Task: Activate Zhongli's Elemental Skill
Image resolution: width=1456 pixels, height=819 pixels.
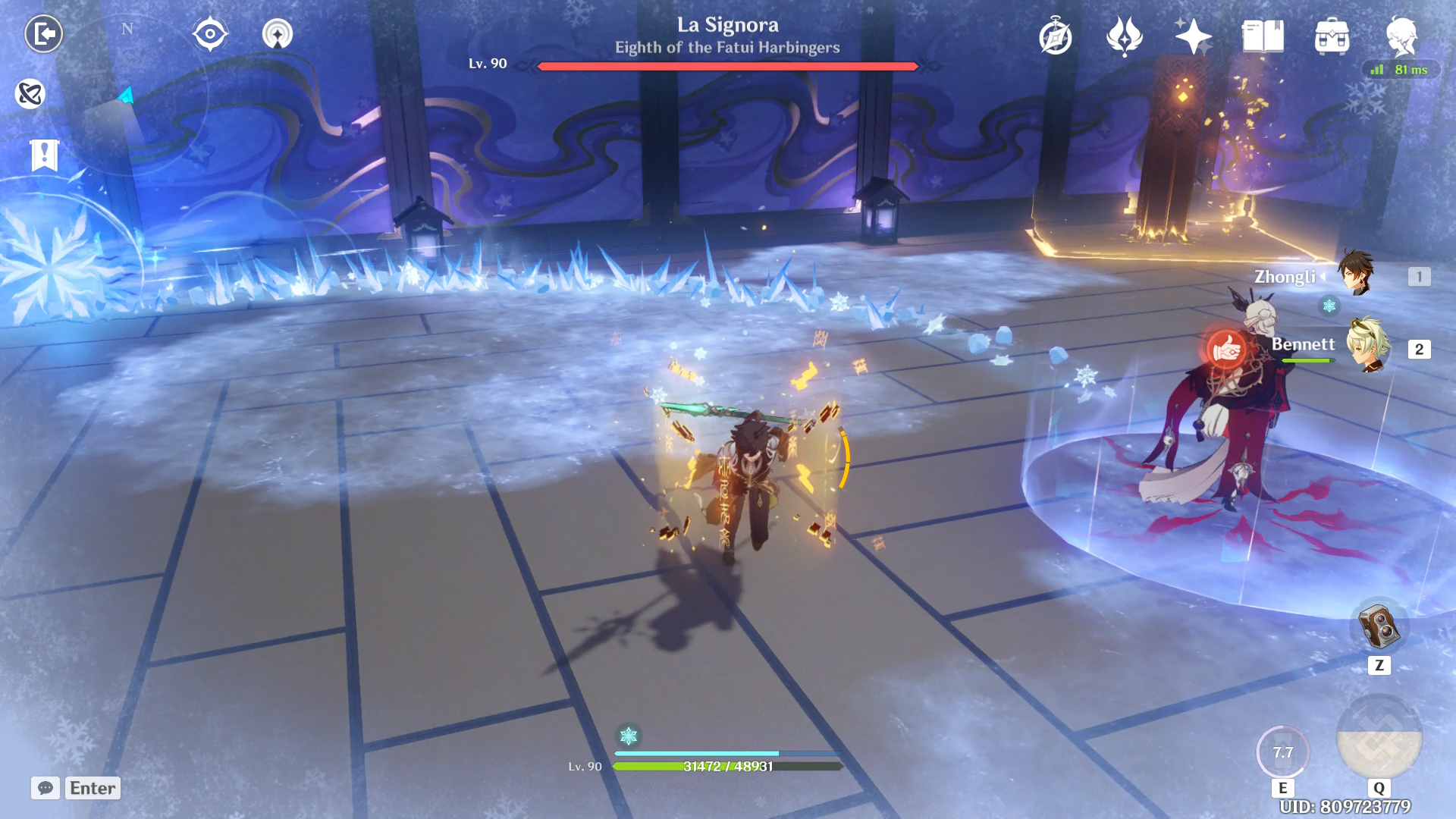Action: [1282, 752]
